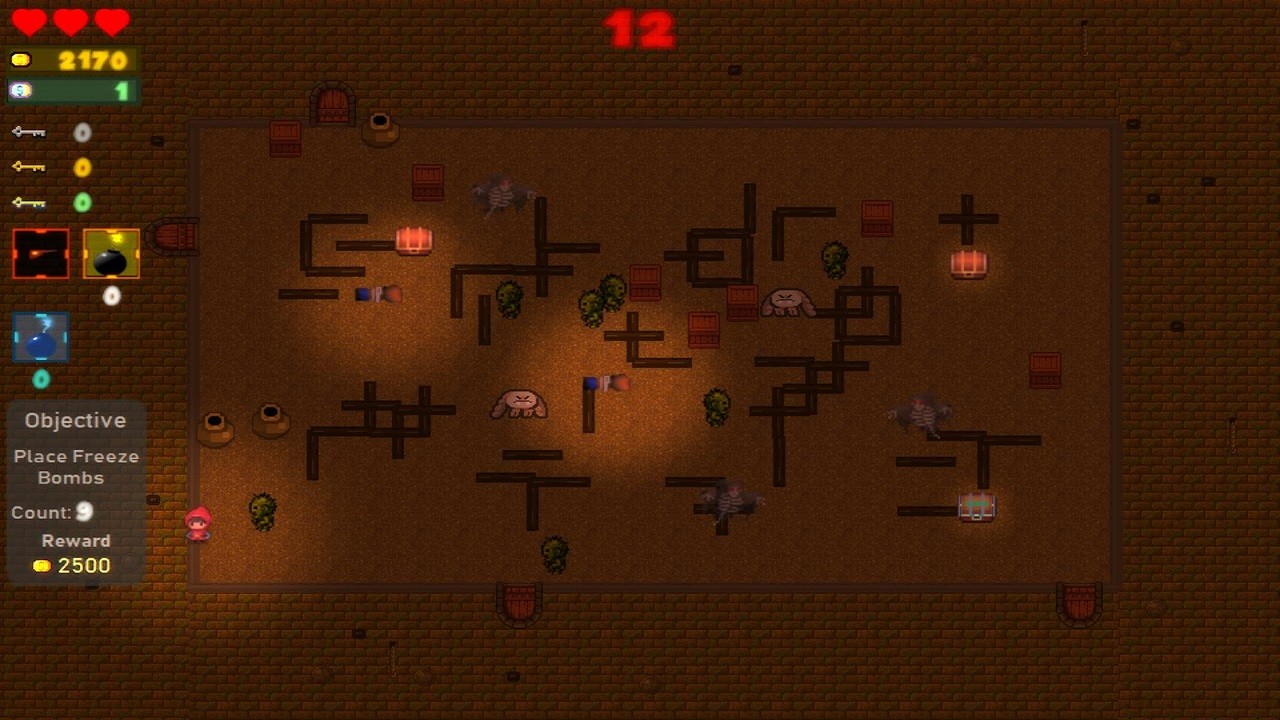Click the green gem progress bar
Image resolution: width=1280 pixels, height=720 pixels.
(x=70, y=89)
